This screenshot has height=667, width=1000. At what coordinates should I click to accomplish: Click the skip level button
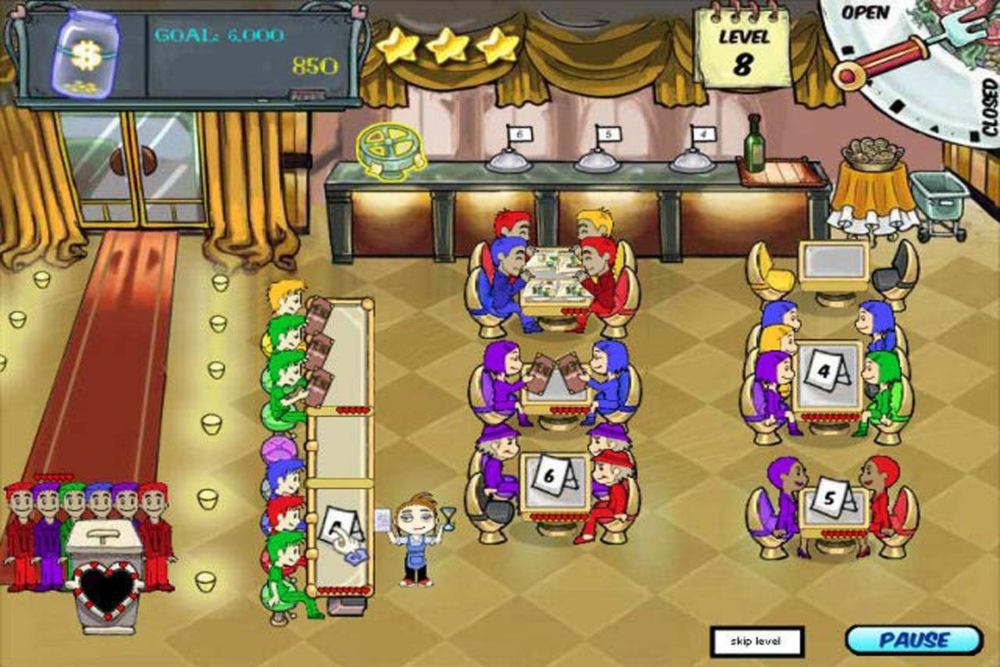point(756,641)
